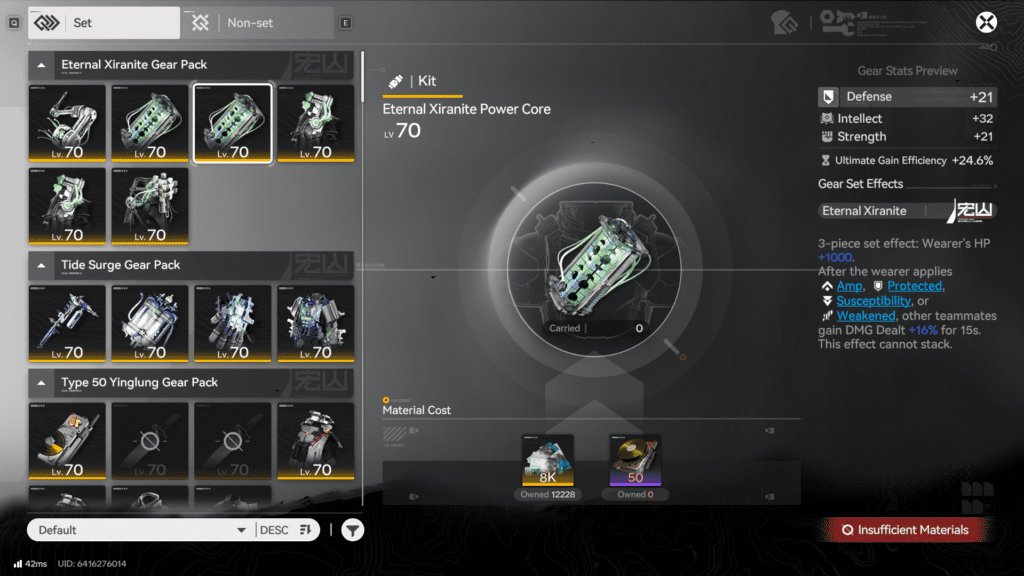Image resolution: width=1024 pixels, height=576 pixels.
Task: Show the Susceptibility keyword details
Action: (873, 301)
